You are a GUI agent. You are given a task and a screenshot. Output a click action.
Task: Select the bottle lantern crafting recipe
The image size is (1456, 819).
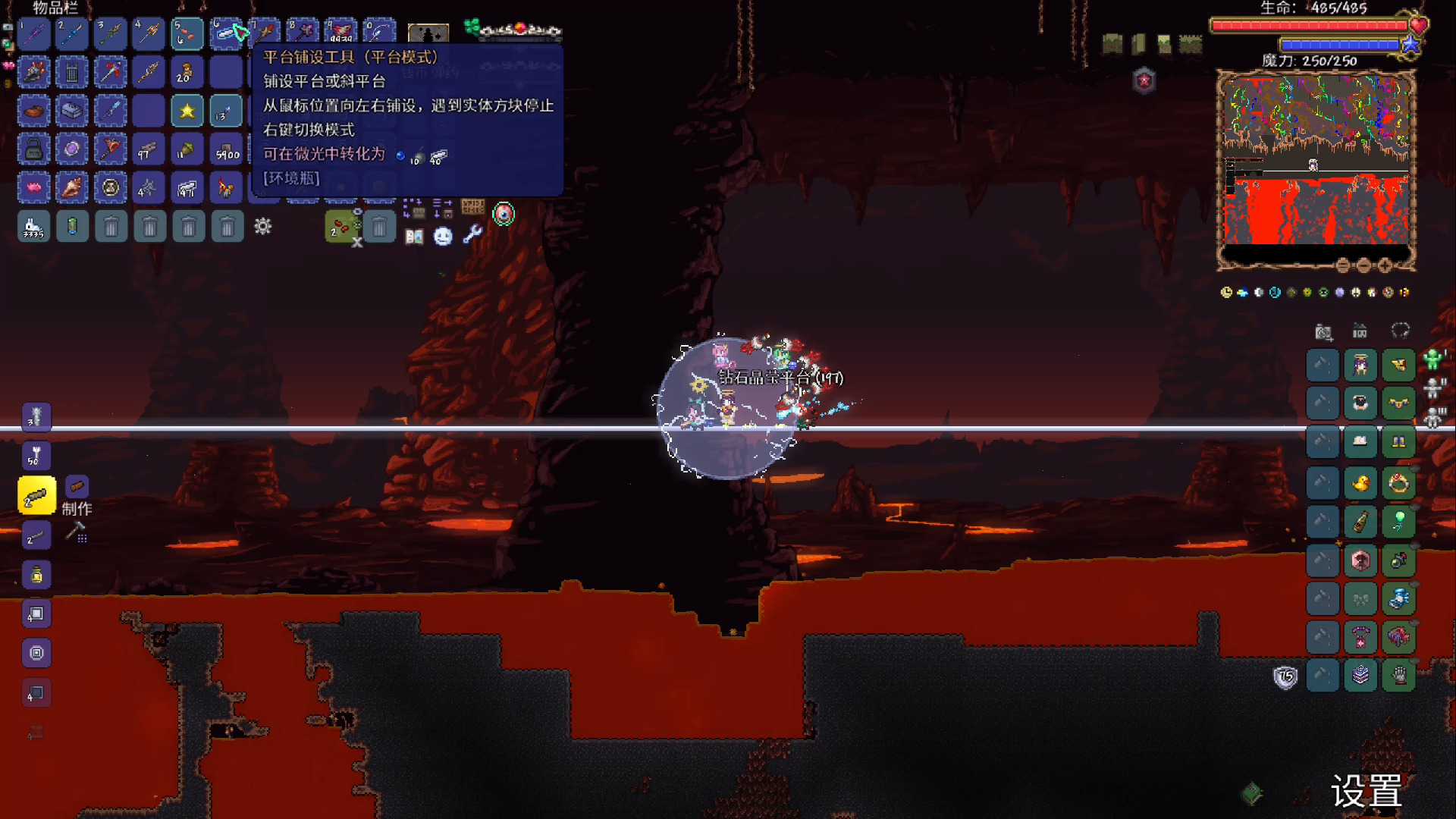(36, 576)
